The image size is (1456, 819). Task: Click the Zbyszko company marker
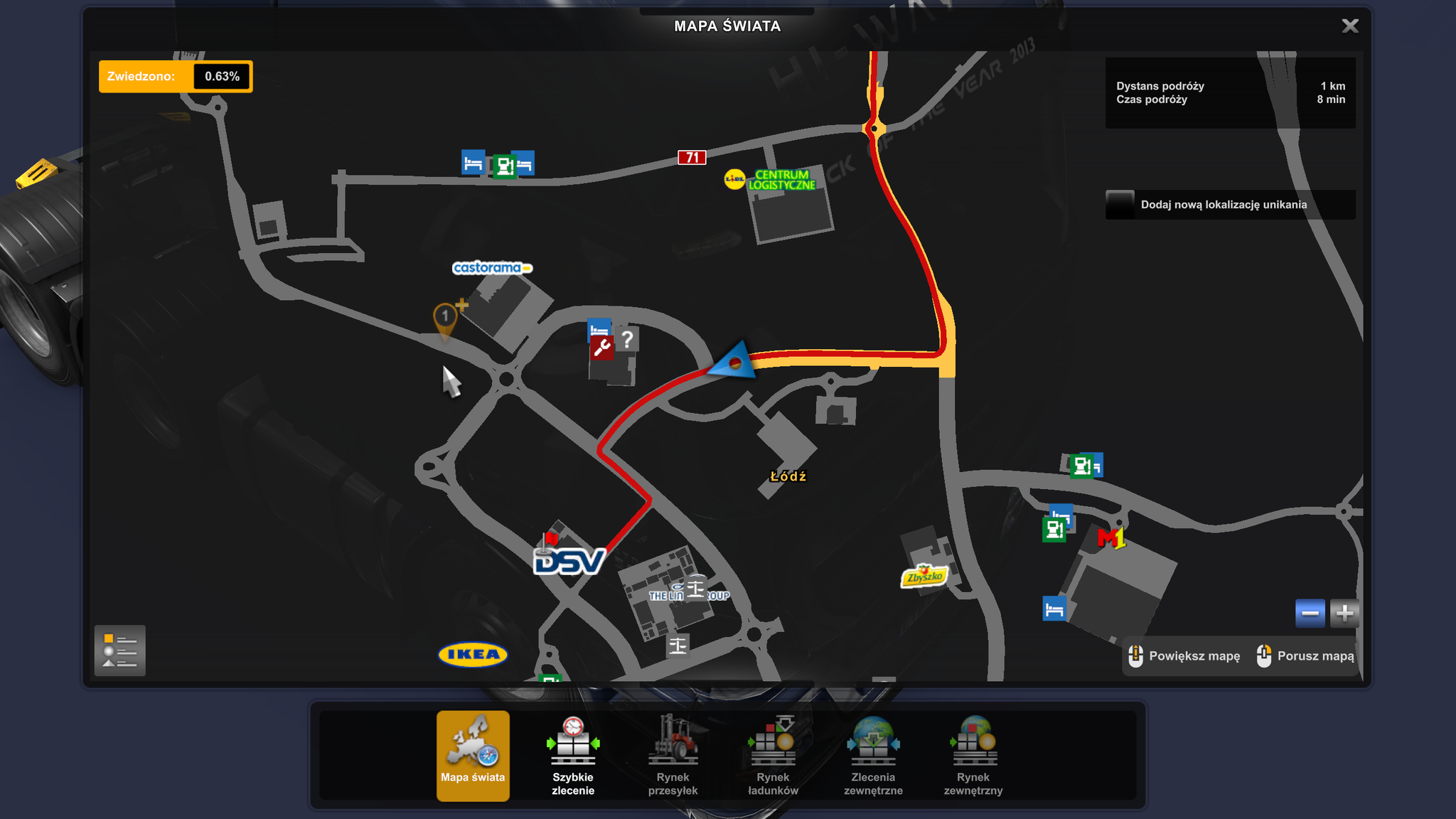924,576
